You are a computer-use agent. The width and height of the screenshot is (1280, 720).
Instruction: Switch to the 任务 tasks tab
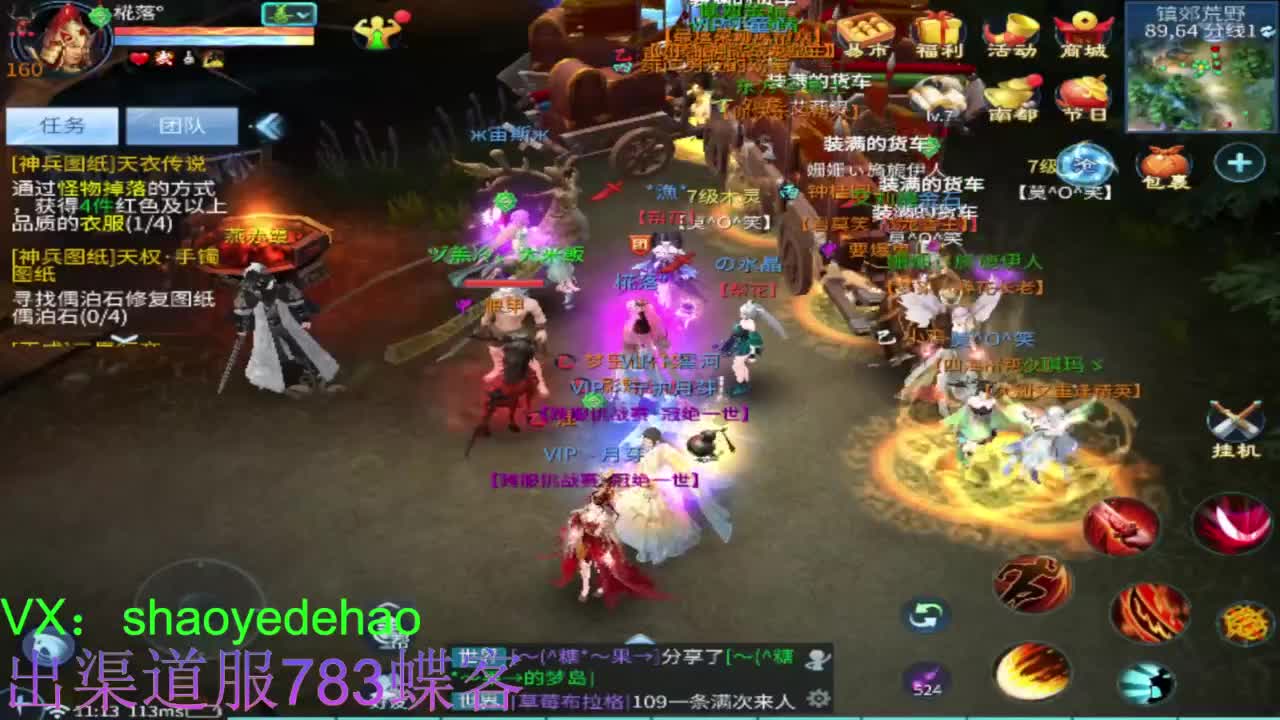coord(60,125)
